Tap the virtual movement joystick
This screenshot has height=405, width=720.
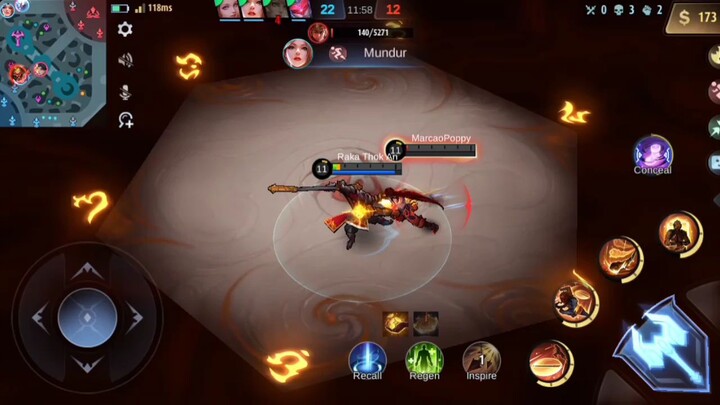88,318
